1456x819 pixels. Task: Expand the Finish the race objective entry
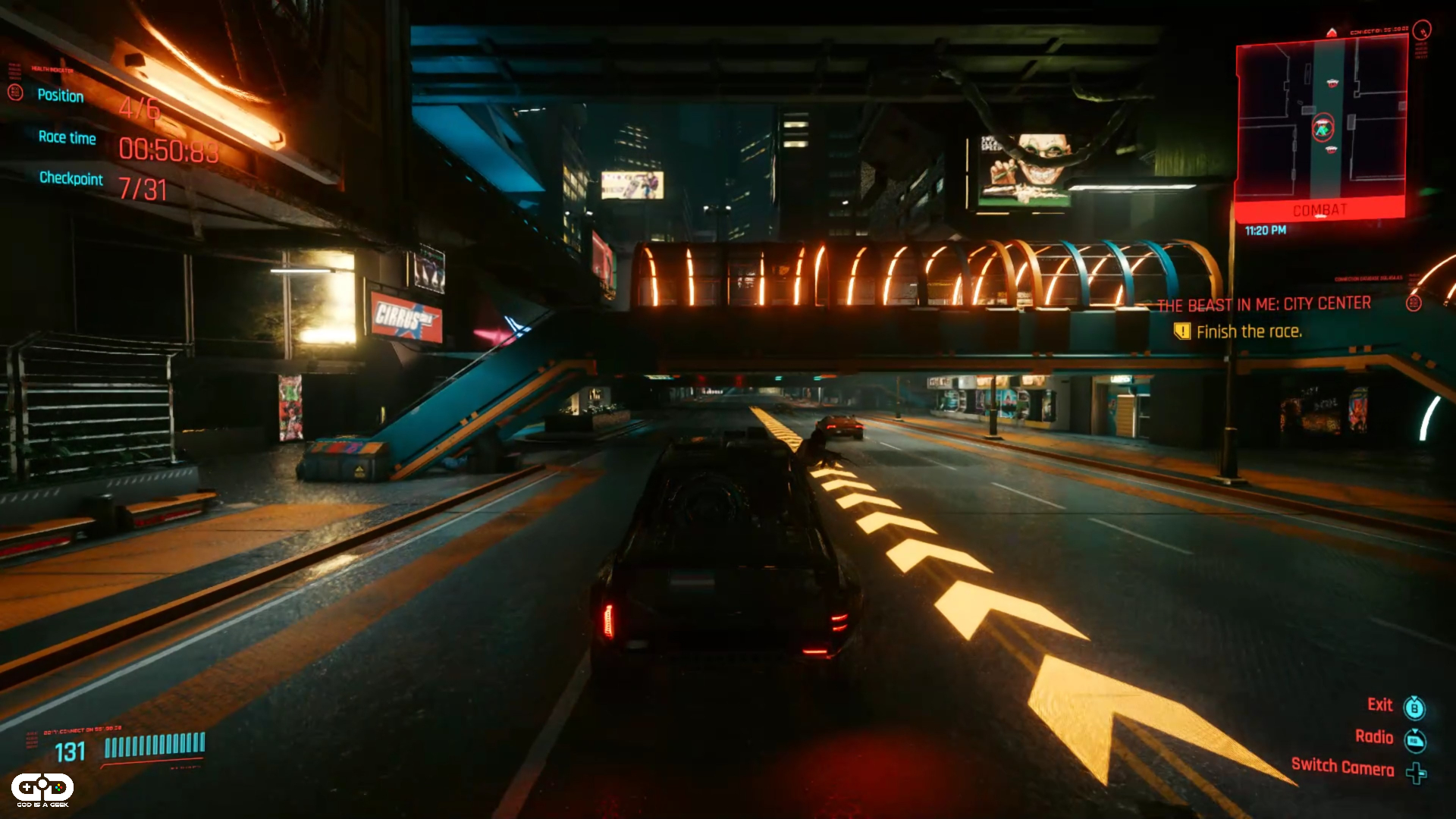click(x=1248, y=331)
